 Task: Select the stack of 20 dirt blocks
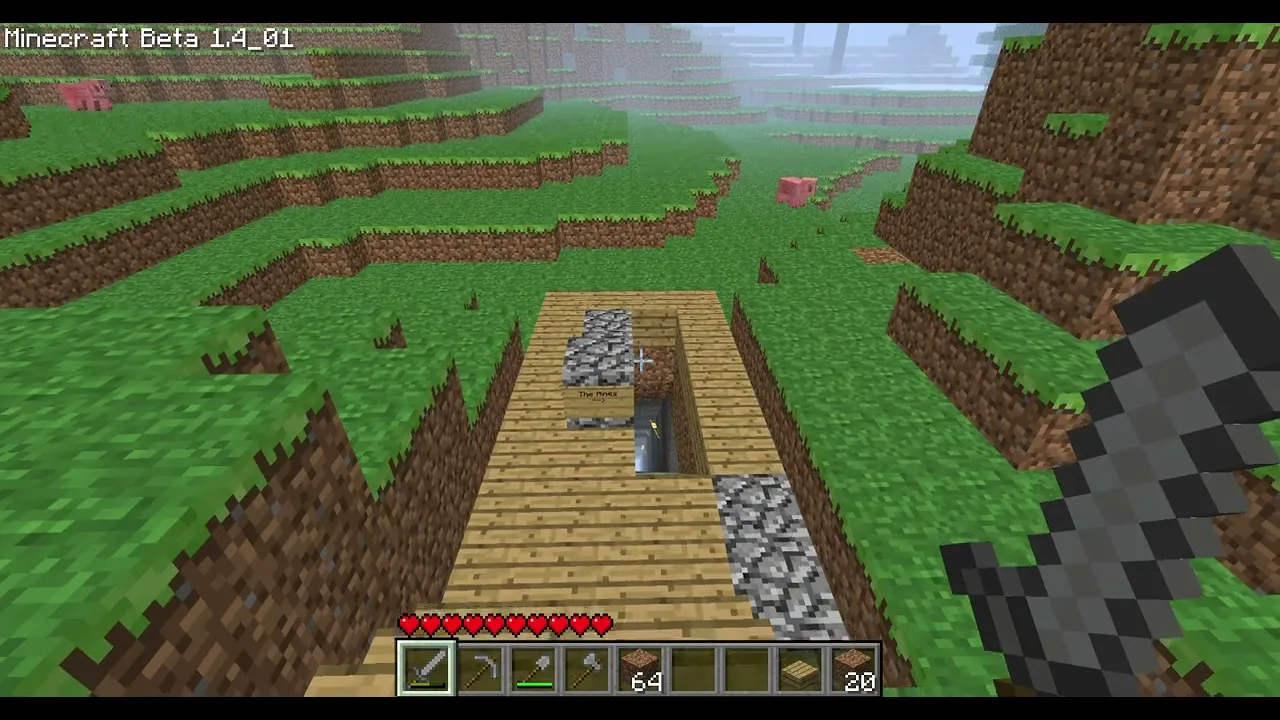(854, 669)
